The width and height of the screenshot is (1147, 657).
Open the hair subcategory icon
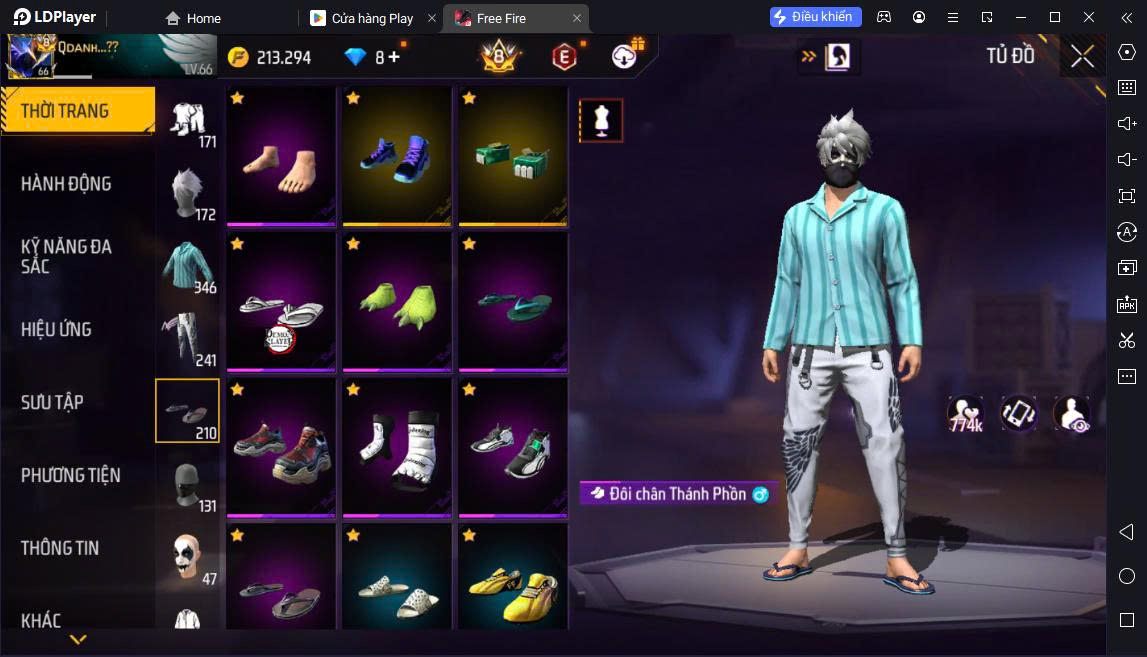(x=187, y=192)
